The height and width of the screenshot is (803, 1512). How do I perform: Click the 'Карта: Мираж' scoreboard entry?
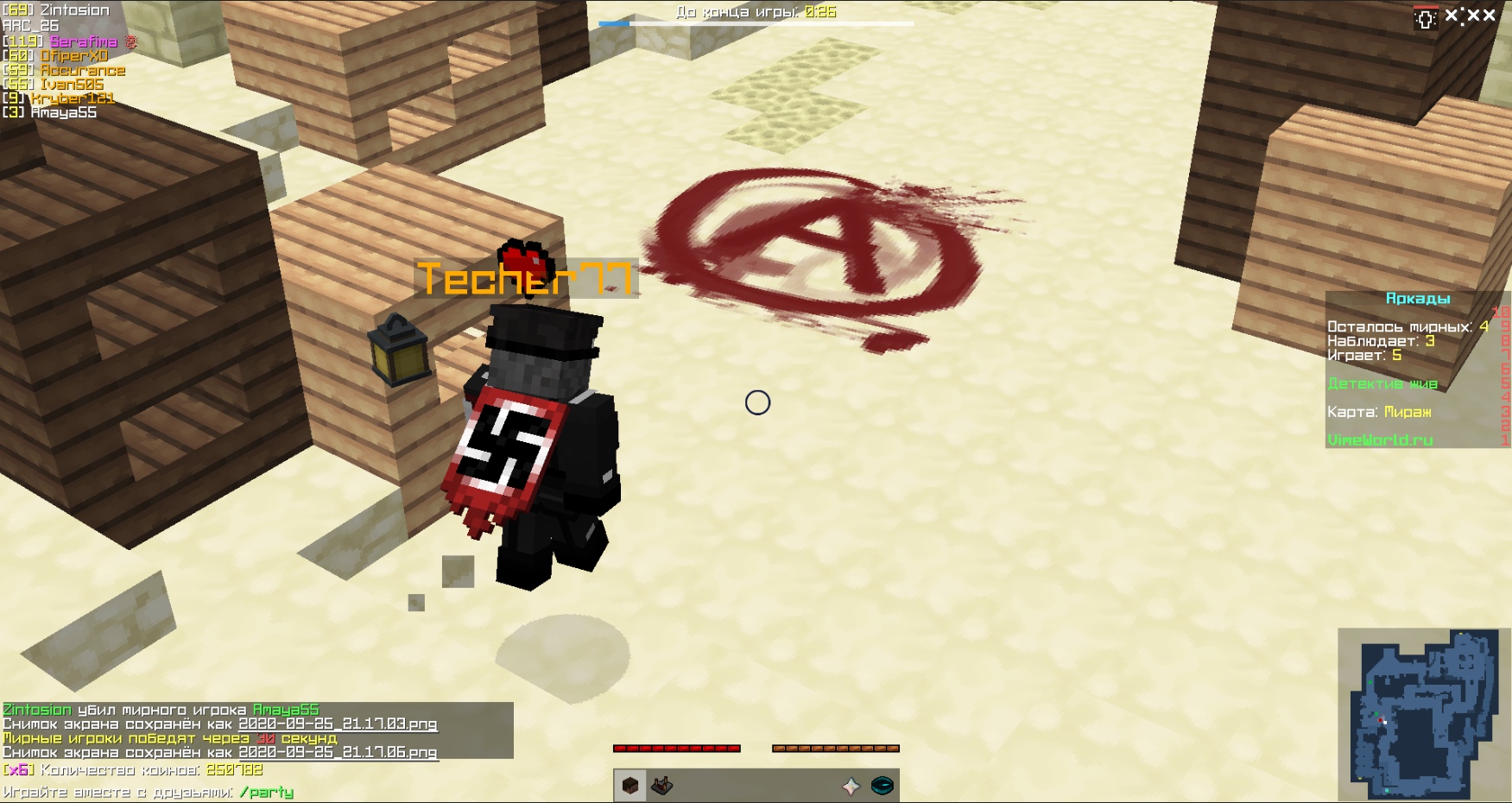pos(1378,412)
